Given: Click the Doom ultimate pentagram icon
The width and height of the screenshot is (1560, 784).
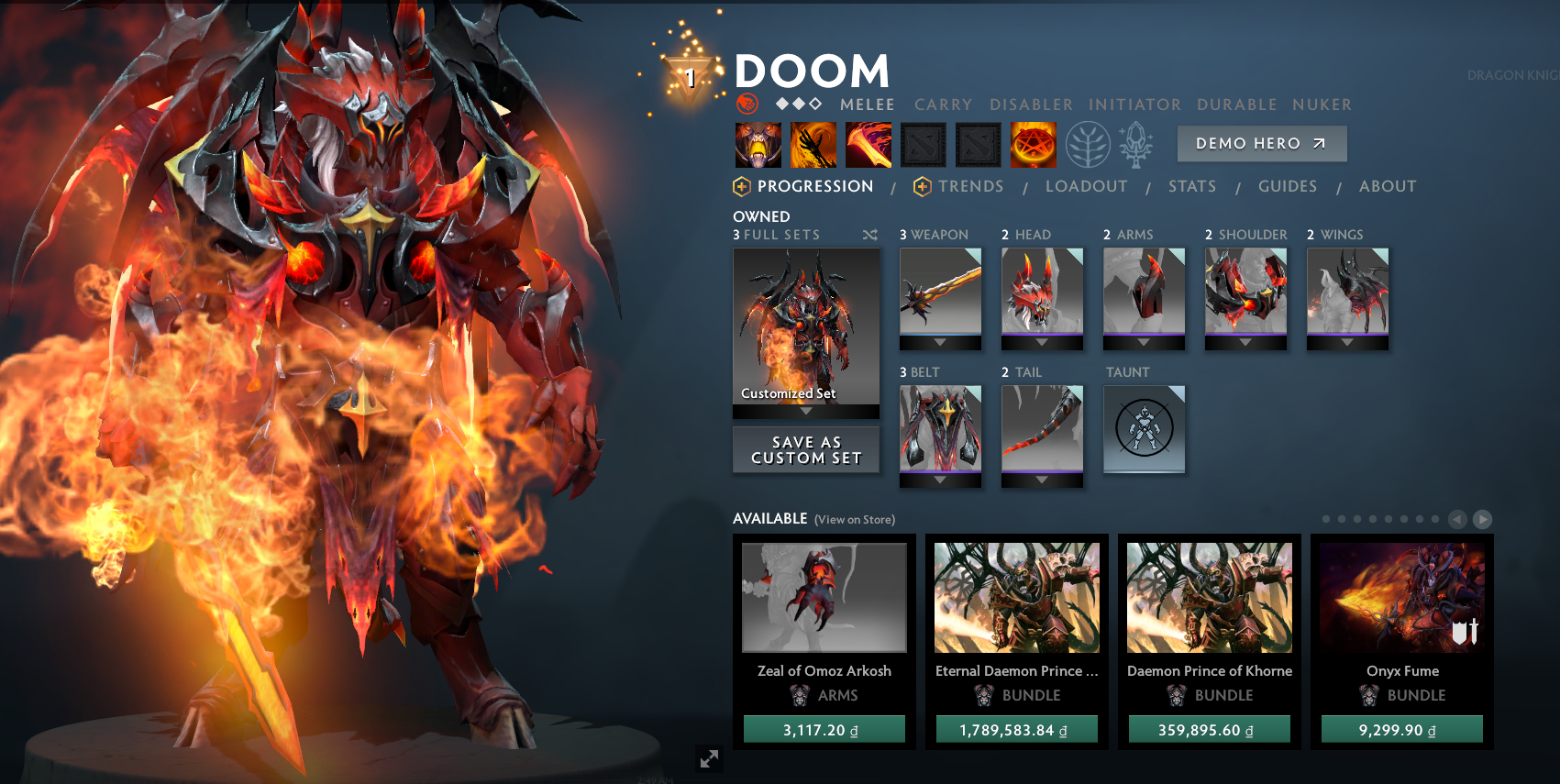Looking at the screenshot, I should pos(1034,144).
